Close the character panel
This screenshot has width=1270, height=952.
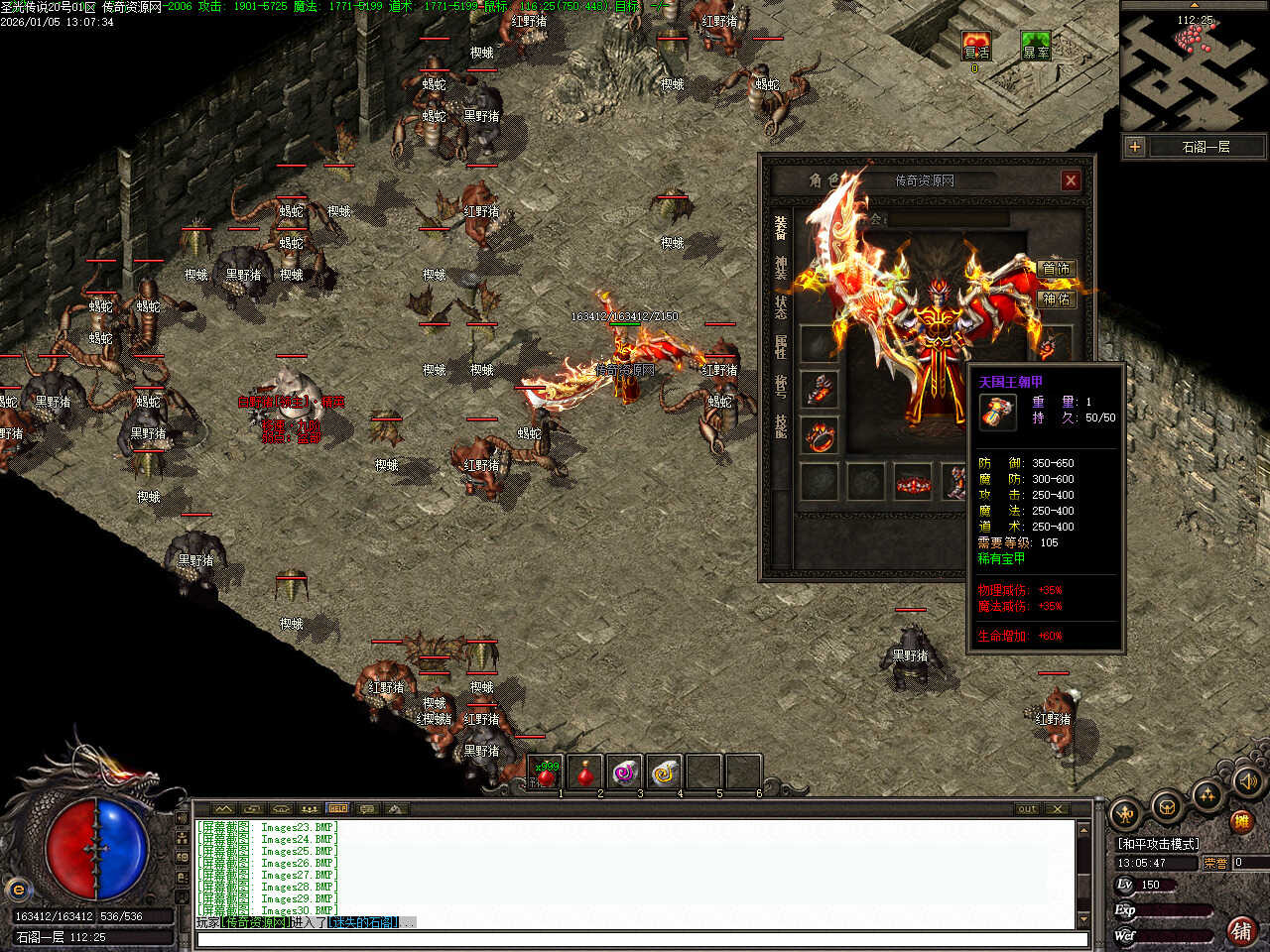(x=1071, y=180)
